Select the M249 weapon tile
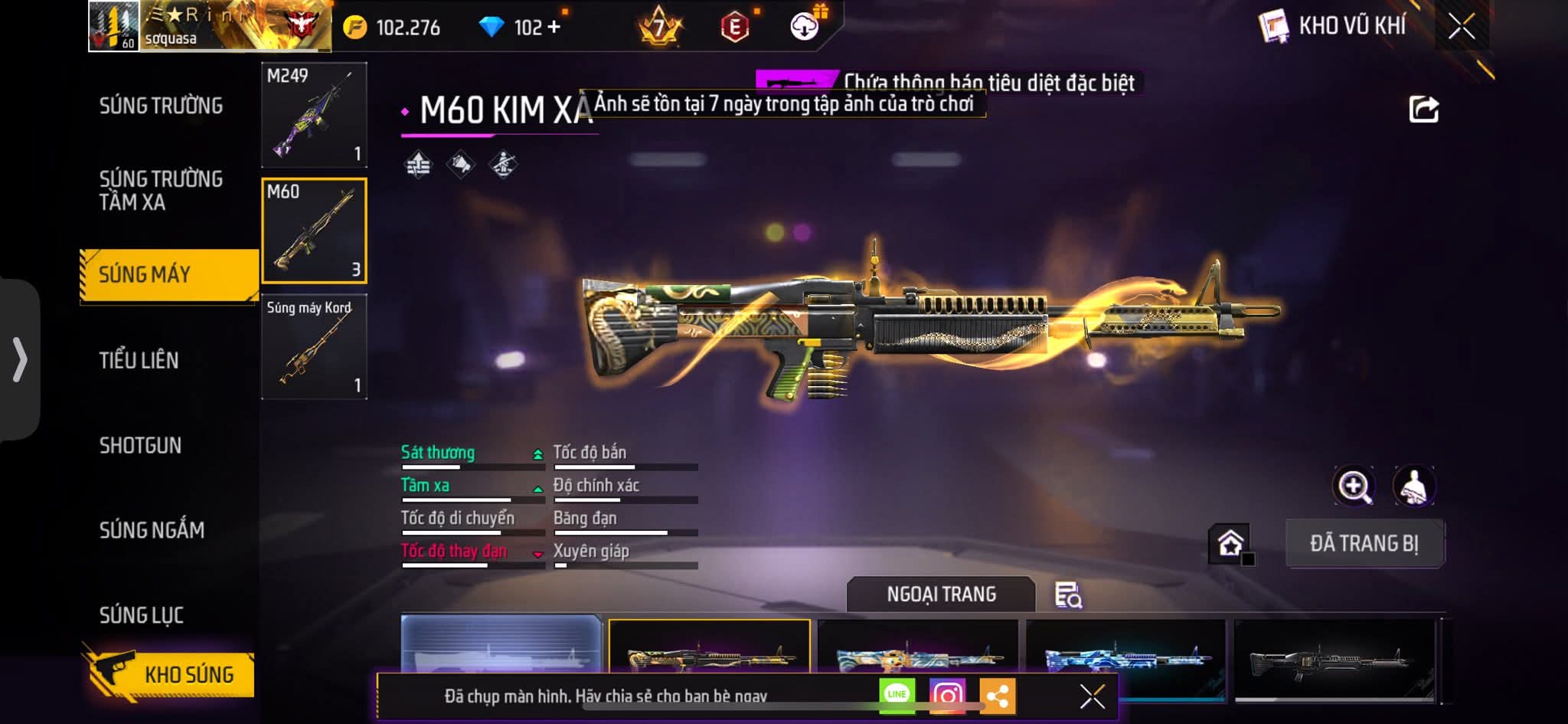The width and height of the screenshot is (1568, 724). 314,115
